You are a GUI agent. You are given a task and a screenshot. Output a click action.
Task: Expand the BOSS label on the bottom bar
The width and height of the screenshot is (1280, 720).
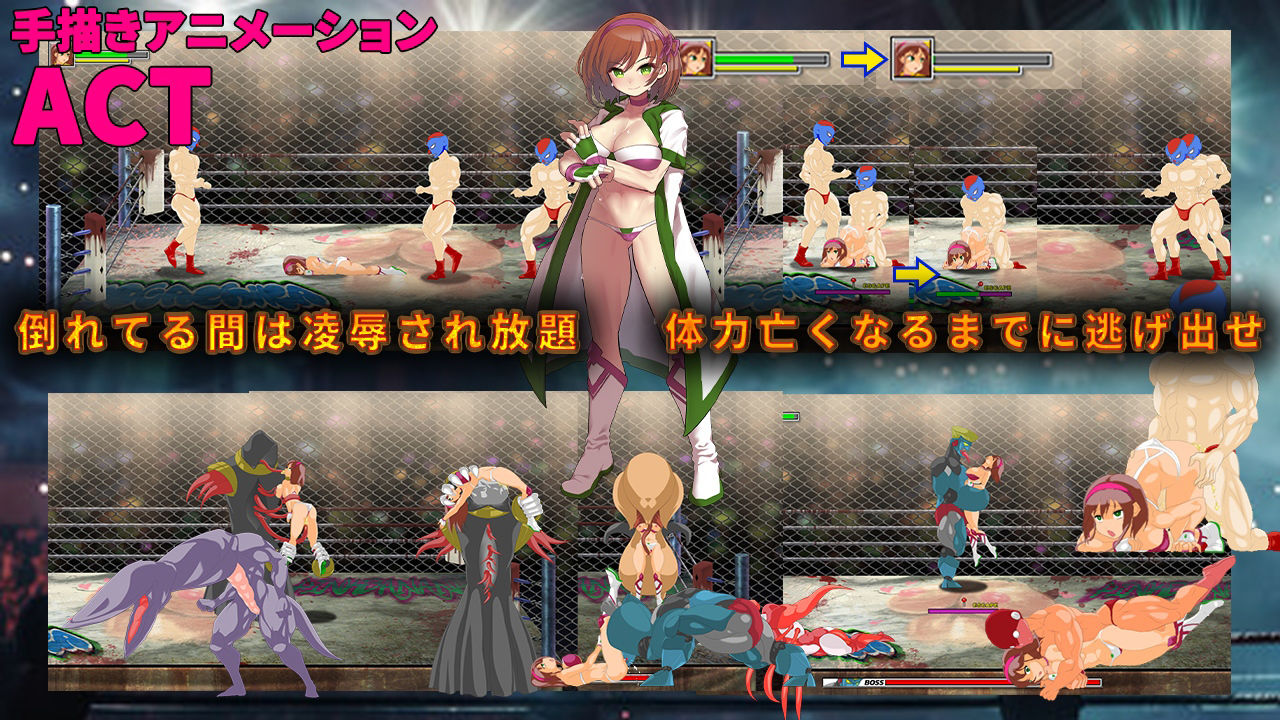[873, 683]
